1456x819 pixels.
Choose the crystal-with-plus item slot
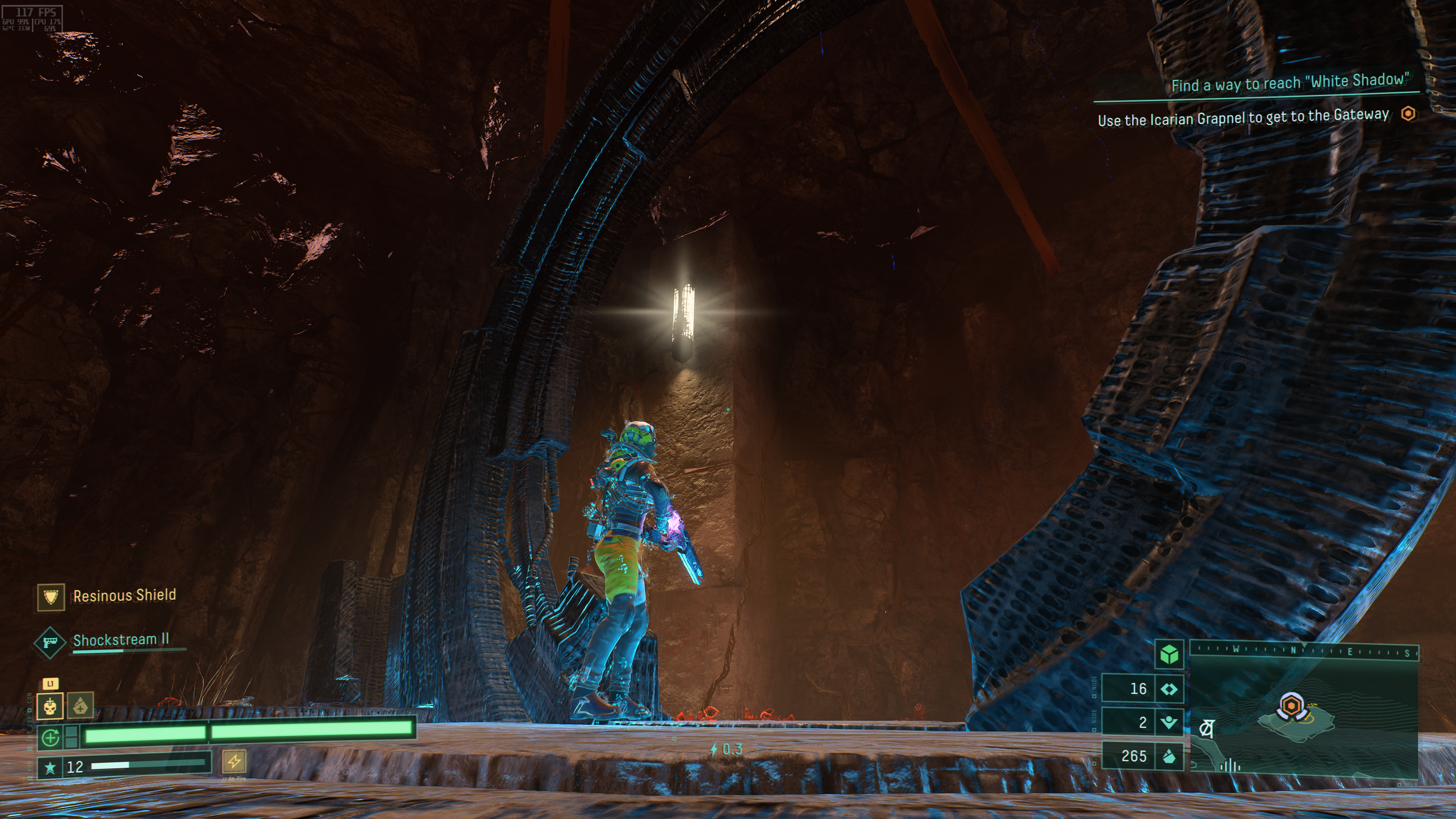[x=80, y=706]
